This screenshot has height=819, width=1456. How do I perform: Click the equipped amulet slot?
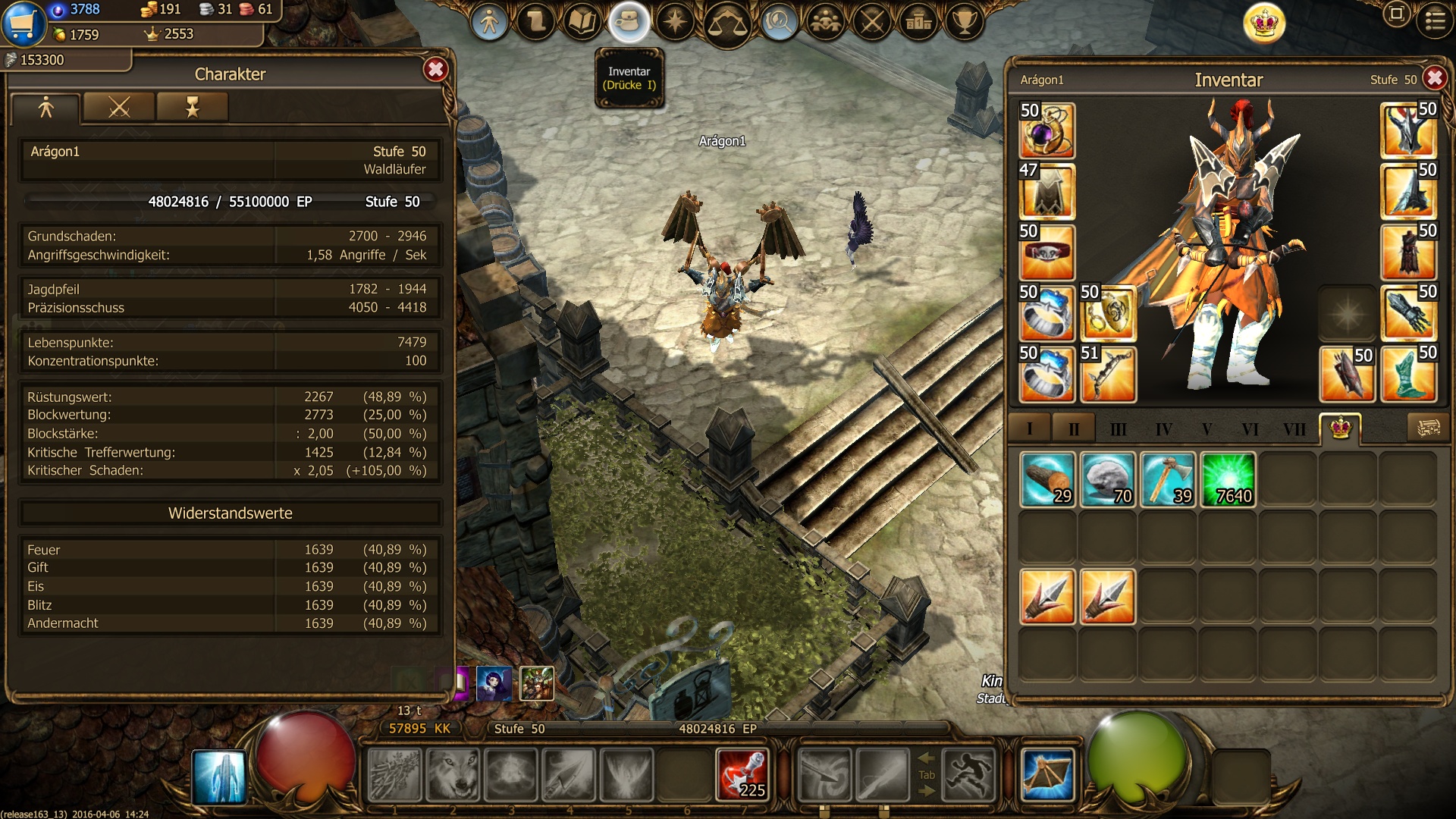pos(1046,130)
